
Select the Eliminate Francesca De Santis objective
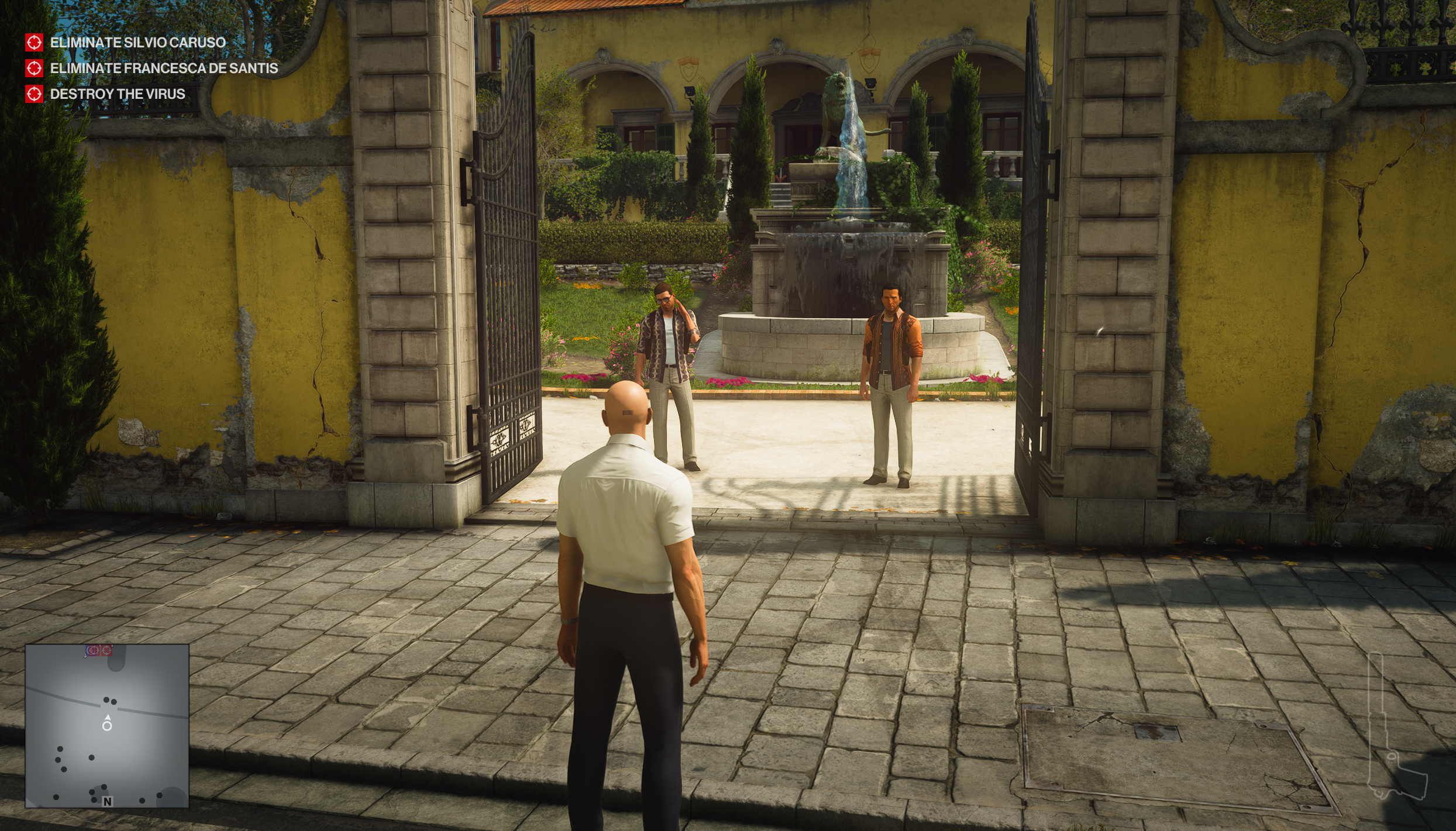pyautogui.click(x=163, y=68)
